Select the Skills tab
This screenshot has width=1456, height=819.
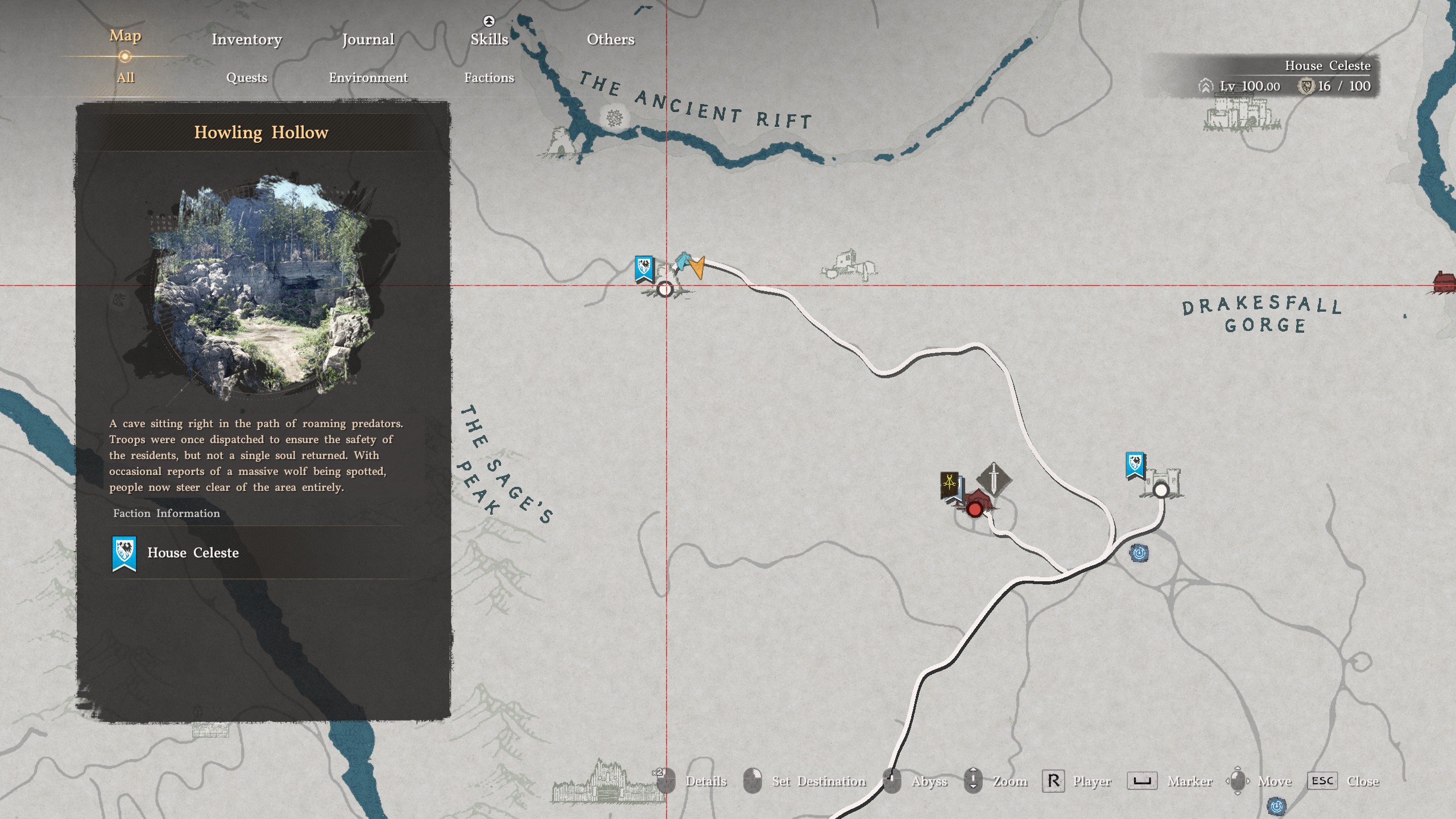[x=489, y=39]
